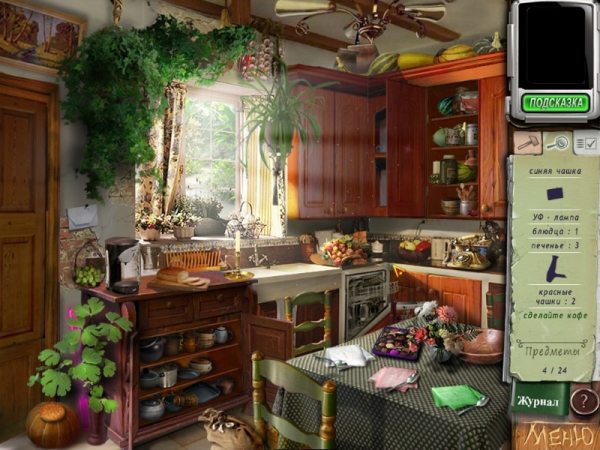Open the Журнал journal
600x450 pixels.
click(538, 400)
